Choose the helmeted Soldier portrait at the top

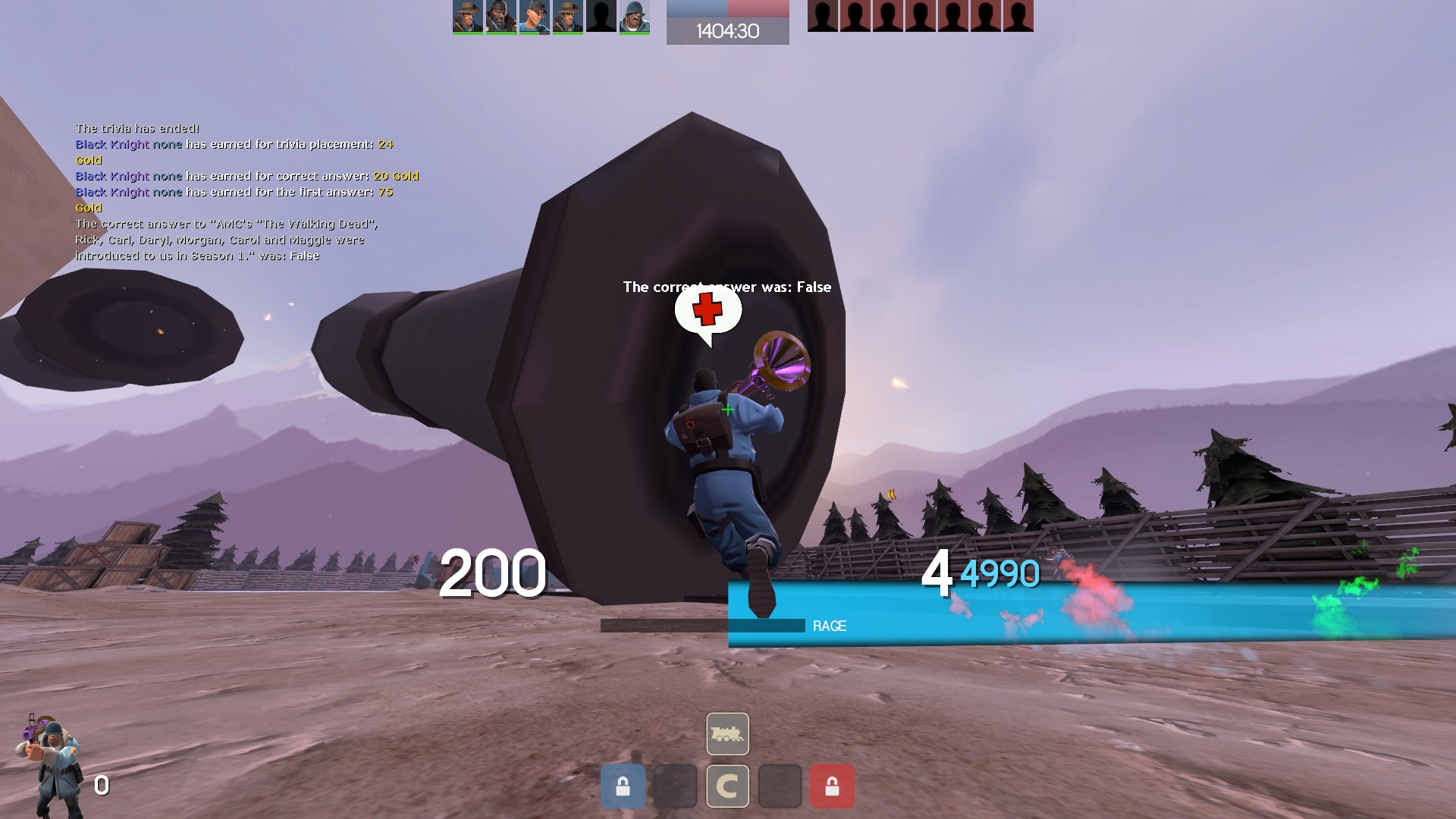pyautogui.click(x=634, y=17)
